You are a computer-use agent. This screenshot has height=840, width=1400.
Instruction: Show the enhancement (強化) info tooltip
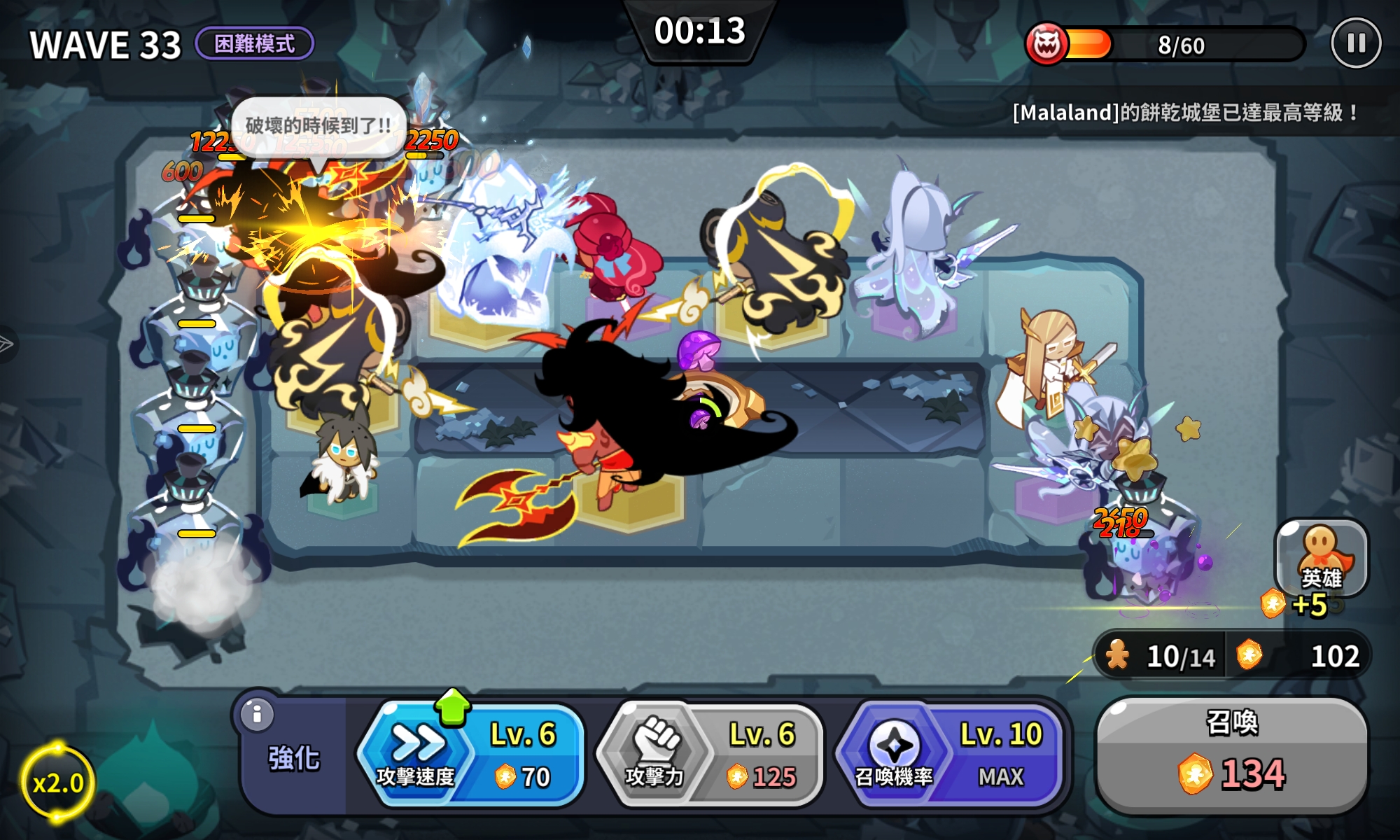click(257, 715)
